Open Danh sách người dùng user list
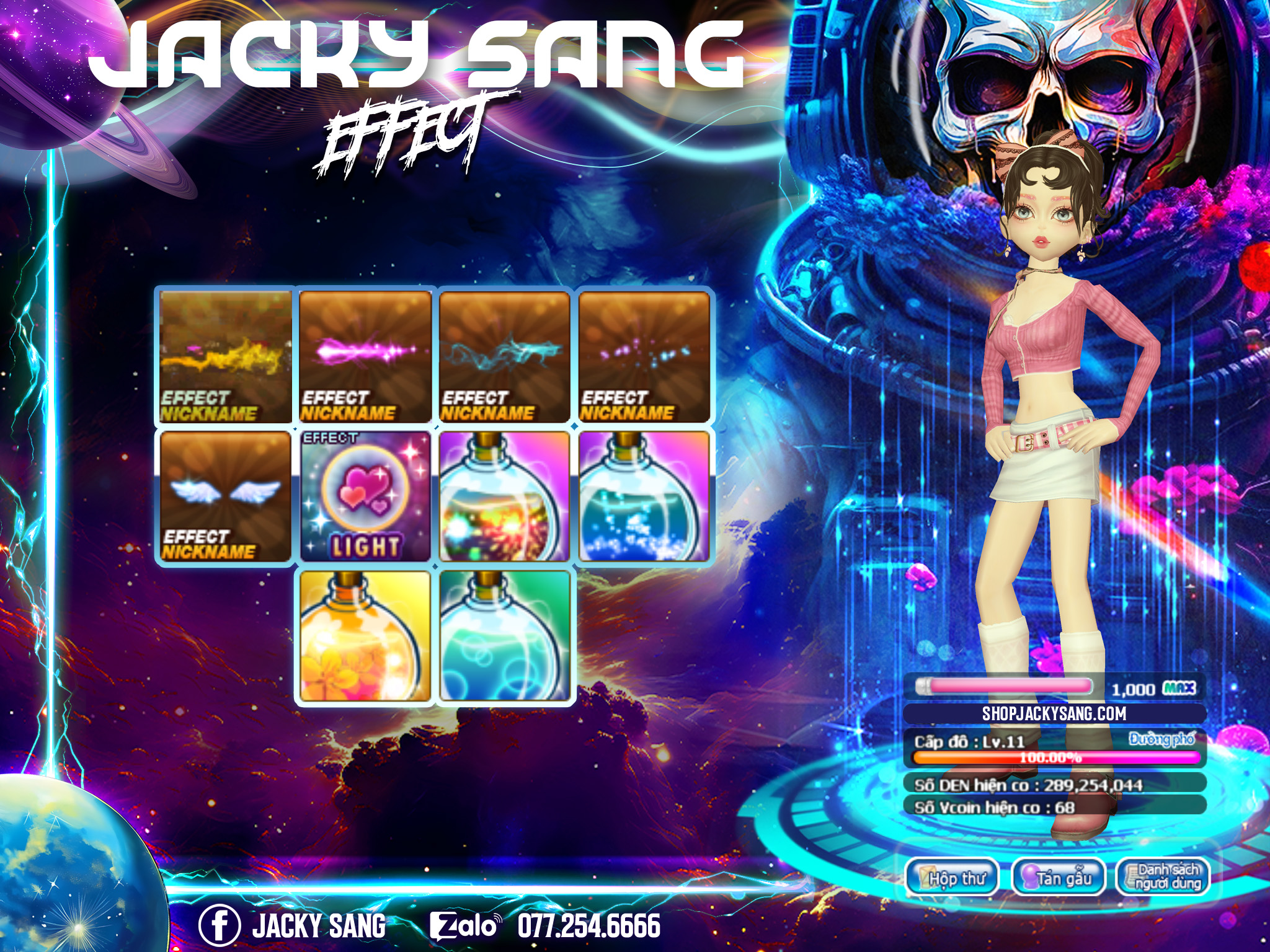 (x=1163, y=876)
